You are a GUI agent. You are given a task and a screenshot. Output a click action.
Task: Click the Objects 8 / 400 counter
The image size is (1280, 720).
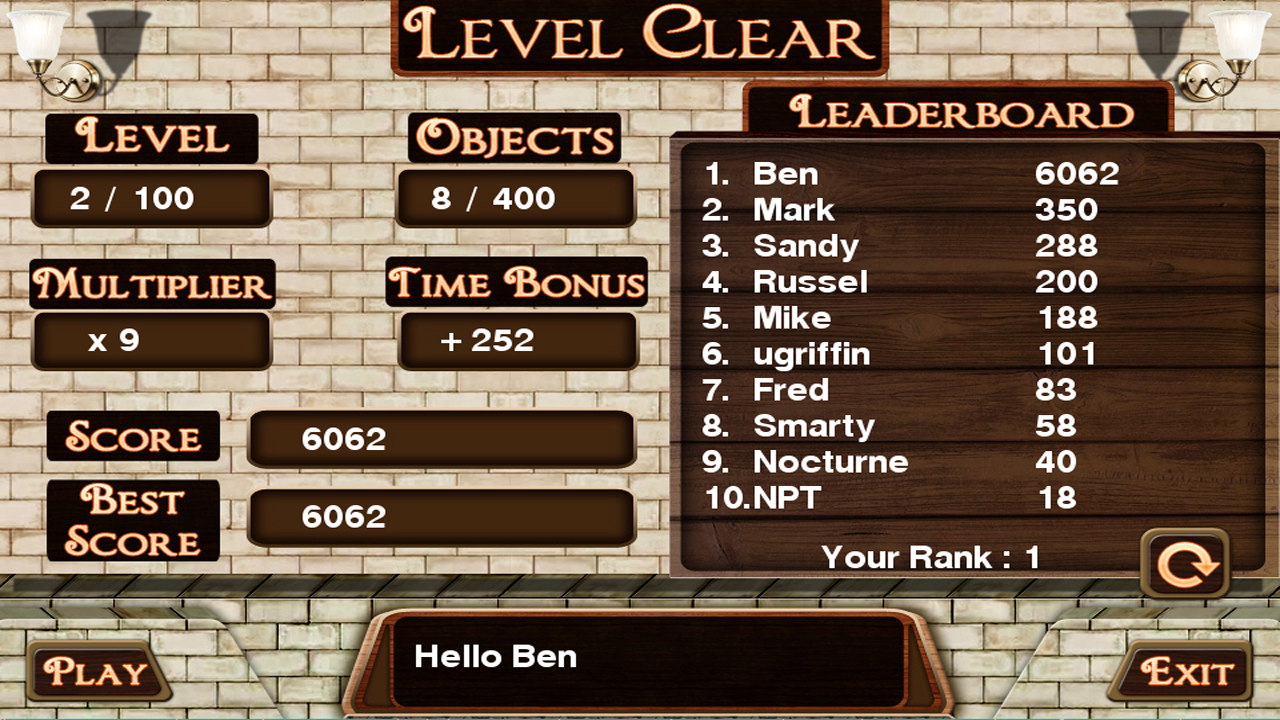tap(517, 198)
